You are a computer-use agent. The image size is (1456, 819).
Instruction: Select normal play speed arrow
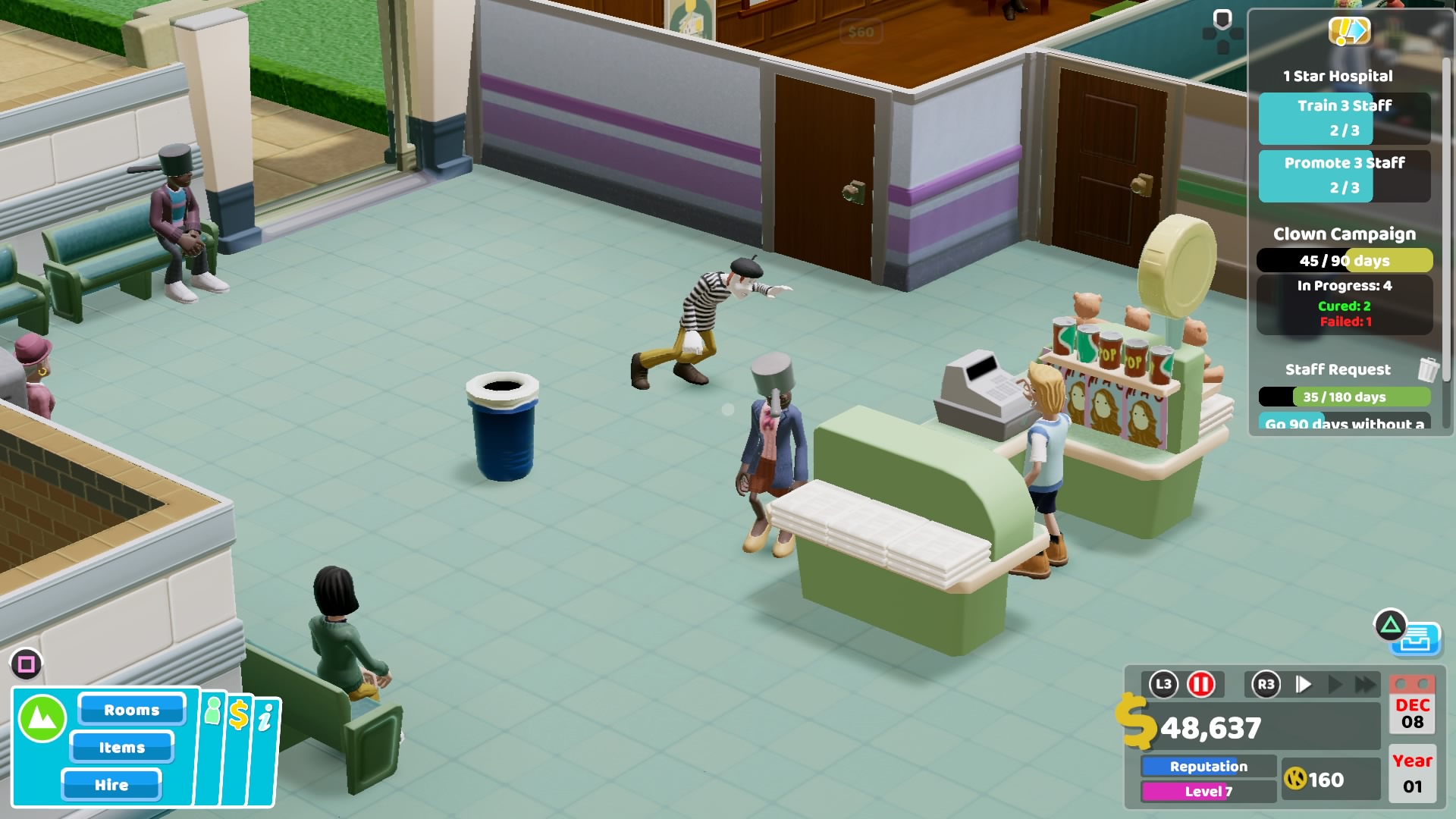[1302, 683]
